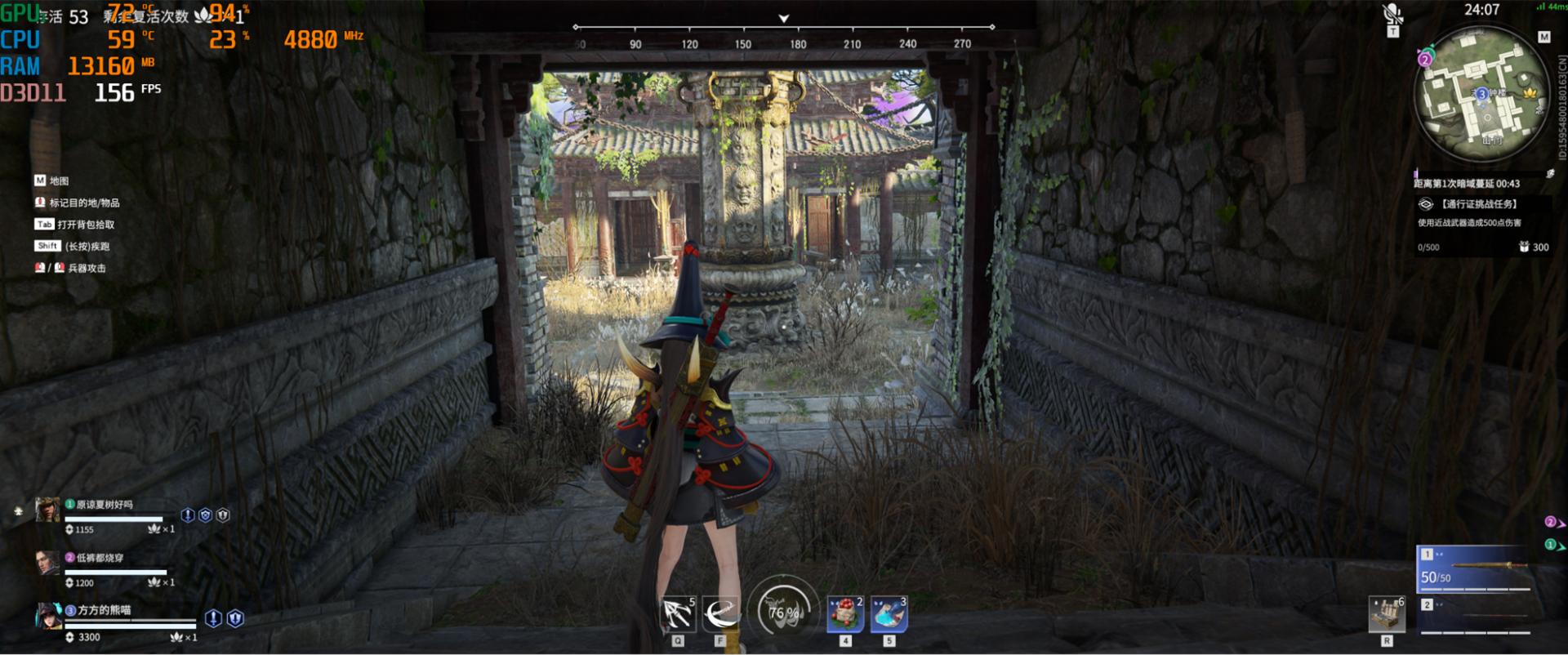Click the compass heading bar
This screenshot has width=1568, height=655.
[x=783, y=36]
